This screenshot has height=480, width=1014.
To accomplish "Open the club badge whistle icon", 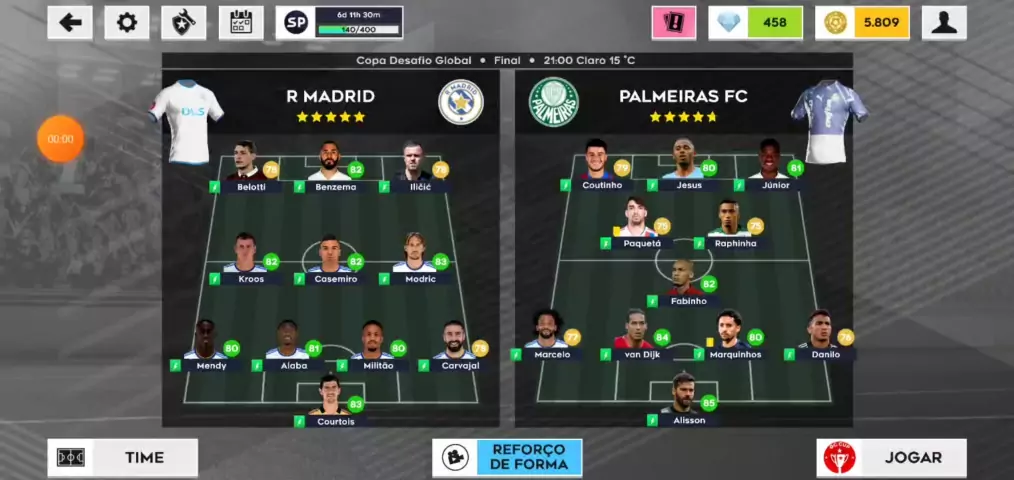I will [184, 22].
